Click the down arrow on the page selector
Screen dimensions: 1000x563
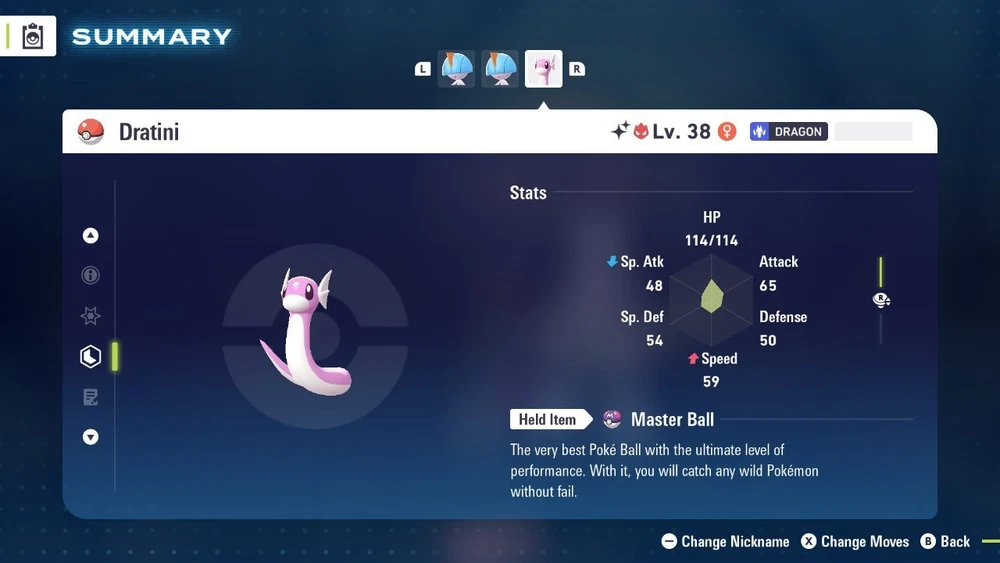91,437
